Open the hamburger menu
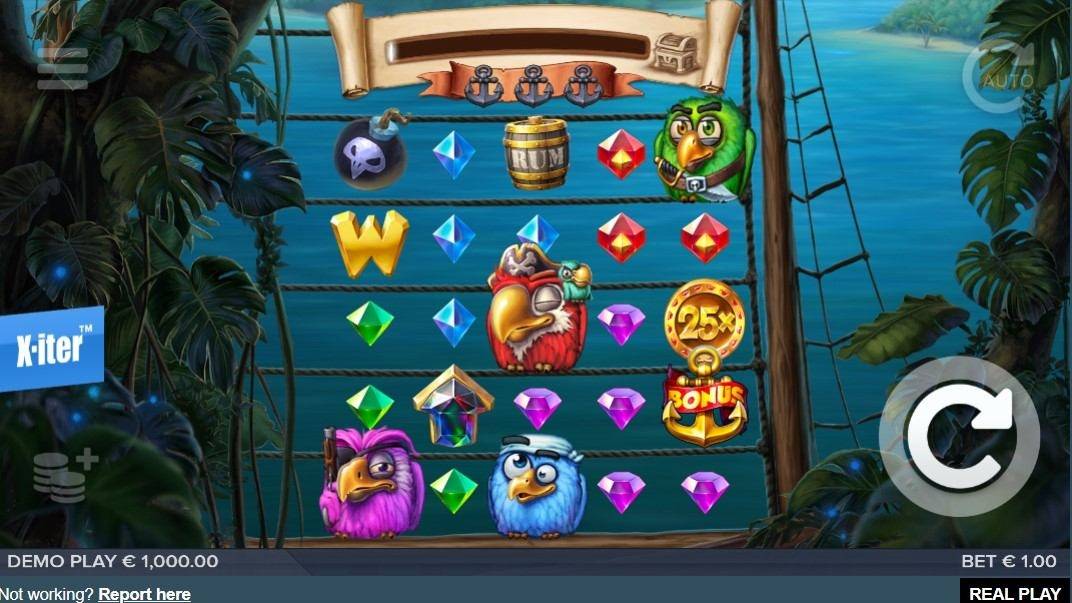This screenshot has height=603, width=1072. coord(63,69)
